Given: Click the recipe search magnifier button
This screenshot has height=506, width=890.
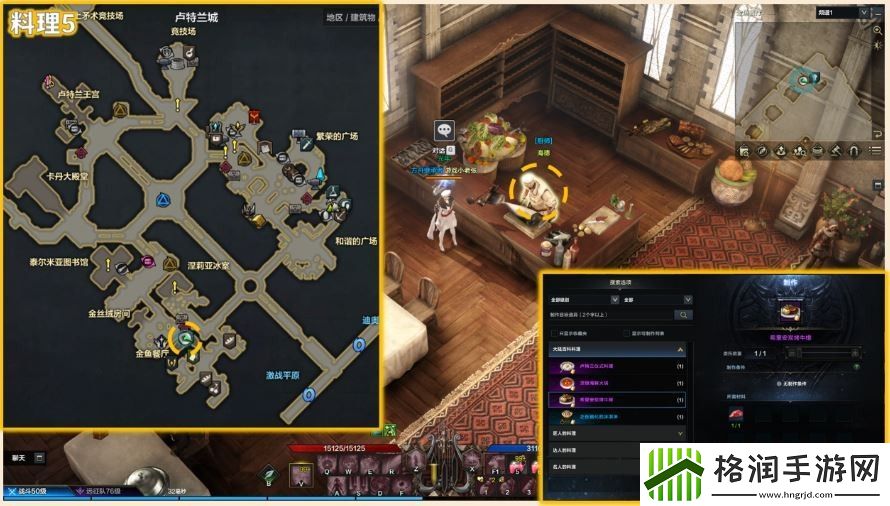Looking at the screenshot, I should [x=684, y=314].
